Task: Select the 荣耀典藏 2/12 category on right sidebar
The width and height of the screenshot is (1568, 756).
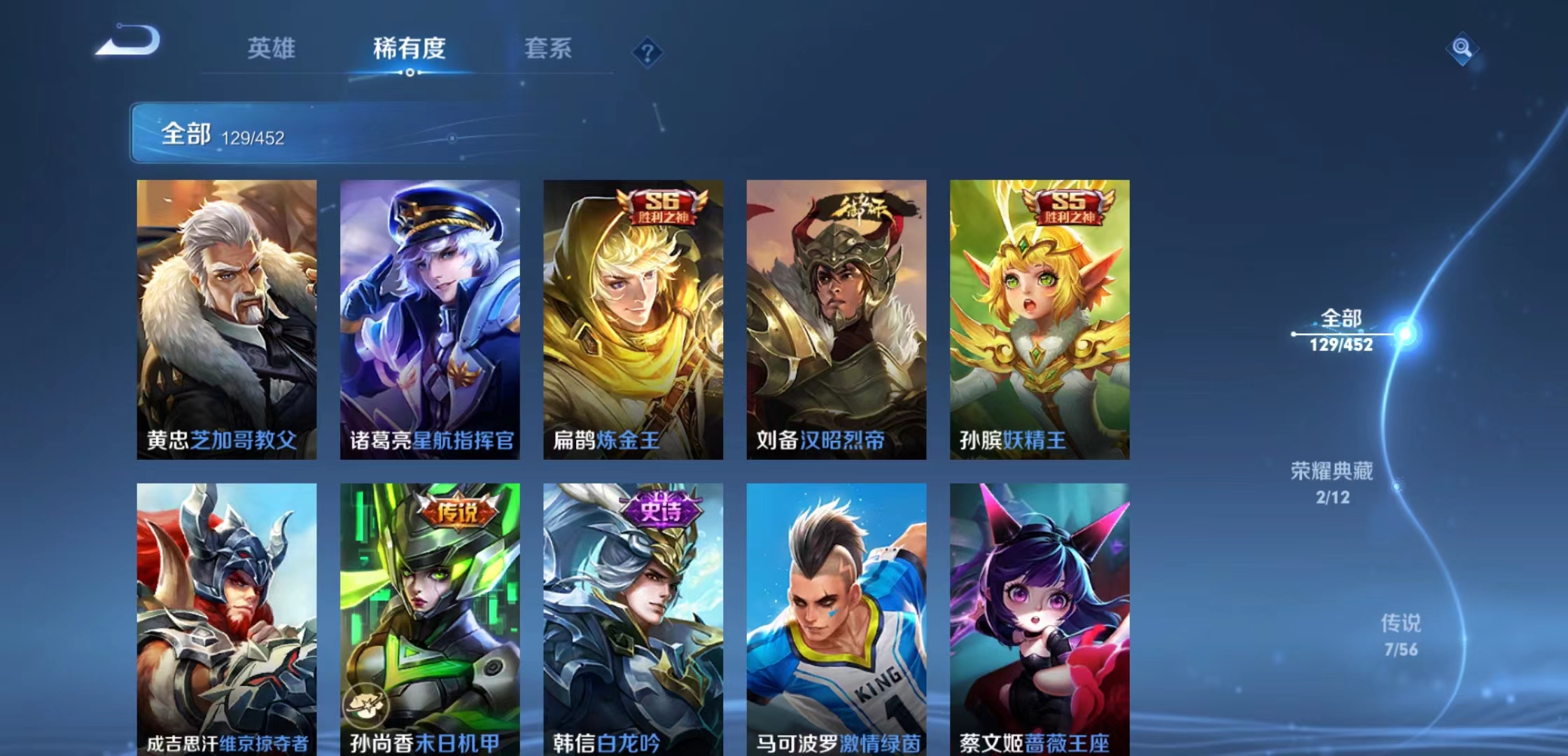Action: 1333,484
